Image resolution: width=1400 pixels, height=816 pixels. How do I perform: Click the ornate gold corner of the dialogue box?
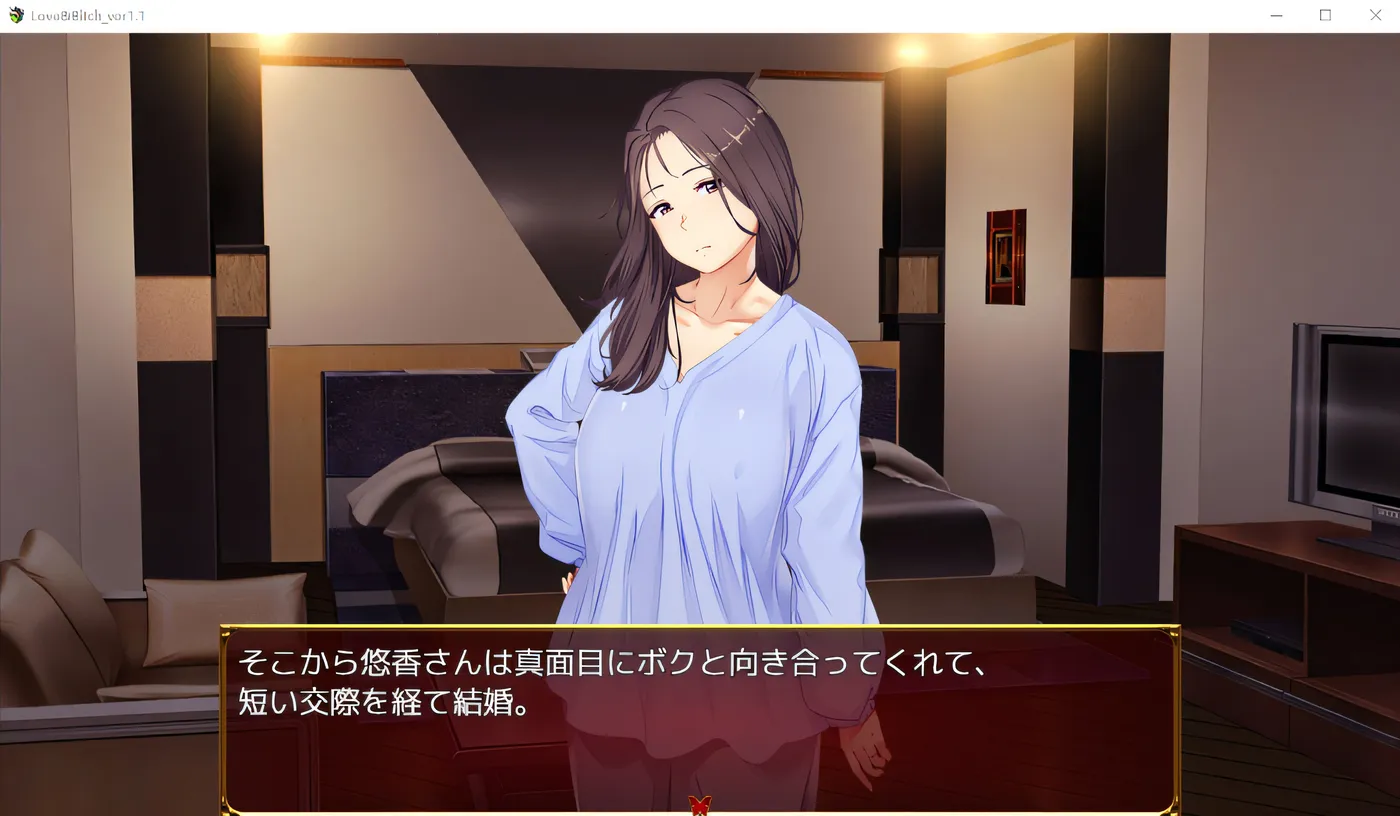click(x=232, y=633)
